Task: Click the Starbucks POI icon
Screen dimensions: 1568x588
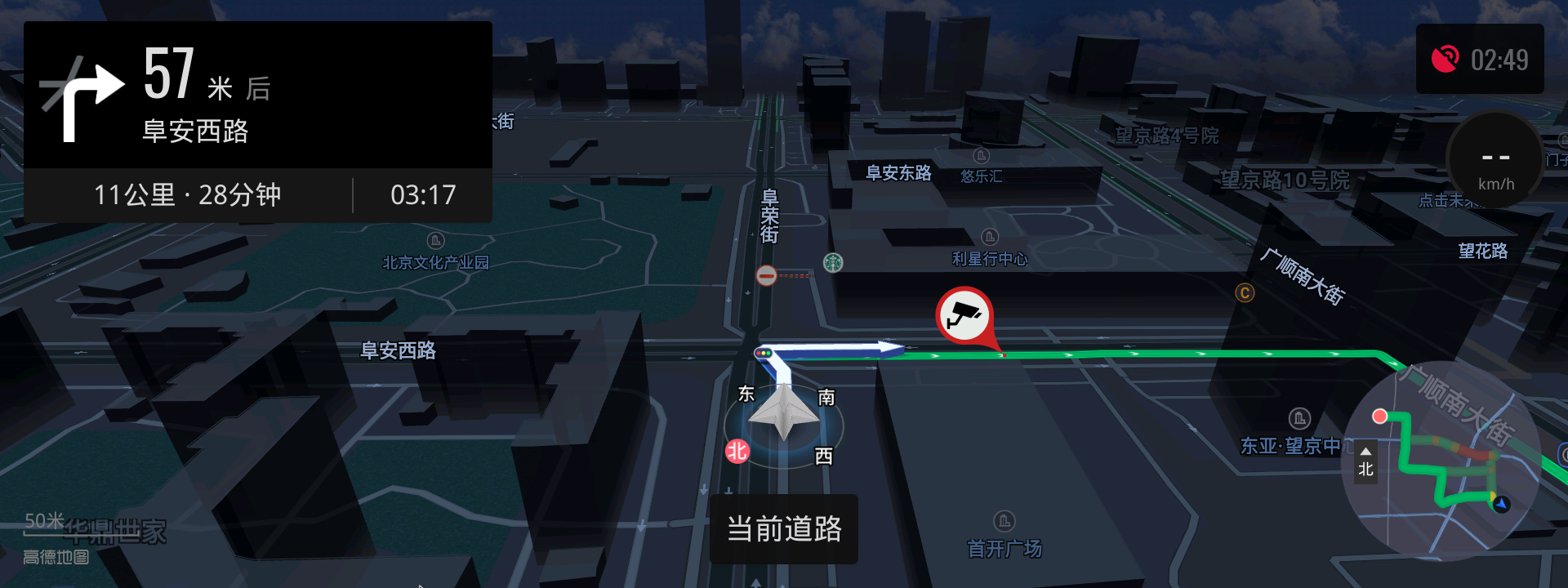Action: pos(832,262)
